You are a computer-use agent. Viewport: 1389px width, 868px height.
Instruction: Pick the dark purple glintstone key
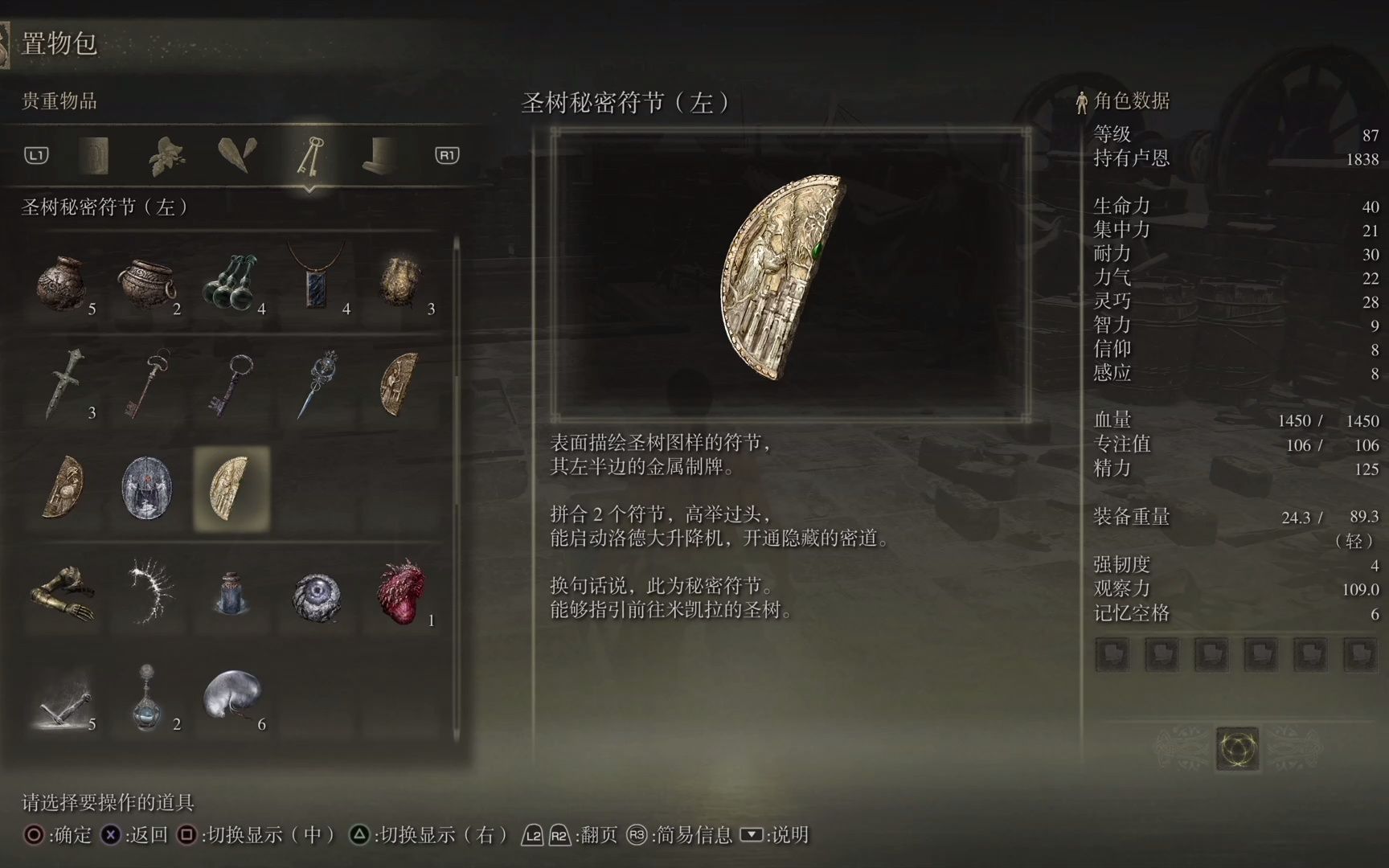click(x=232, y=386)
